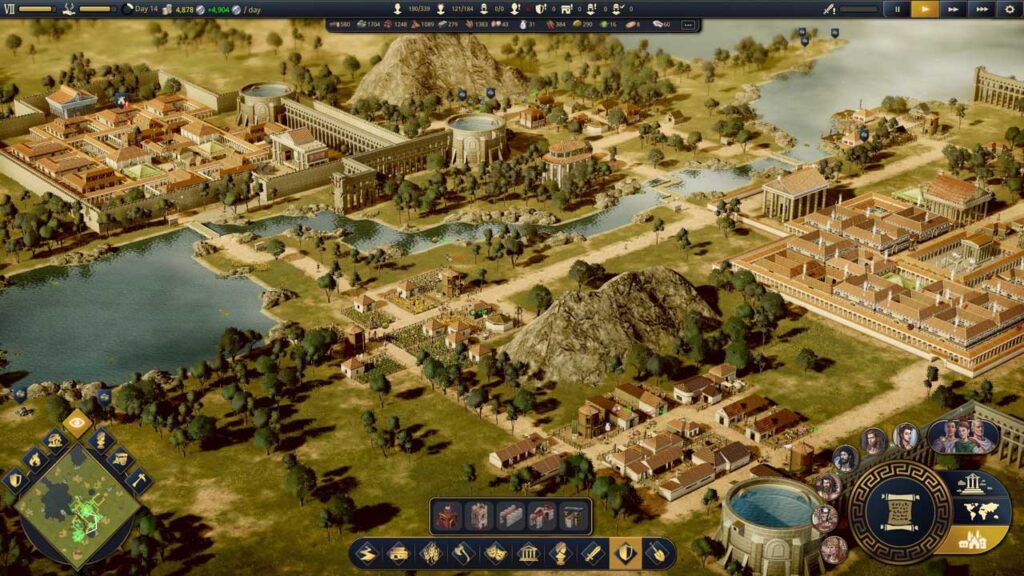Select the stone tower building option

tap(478, 516)
